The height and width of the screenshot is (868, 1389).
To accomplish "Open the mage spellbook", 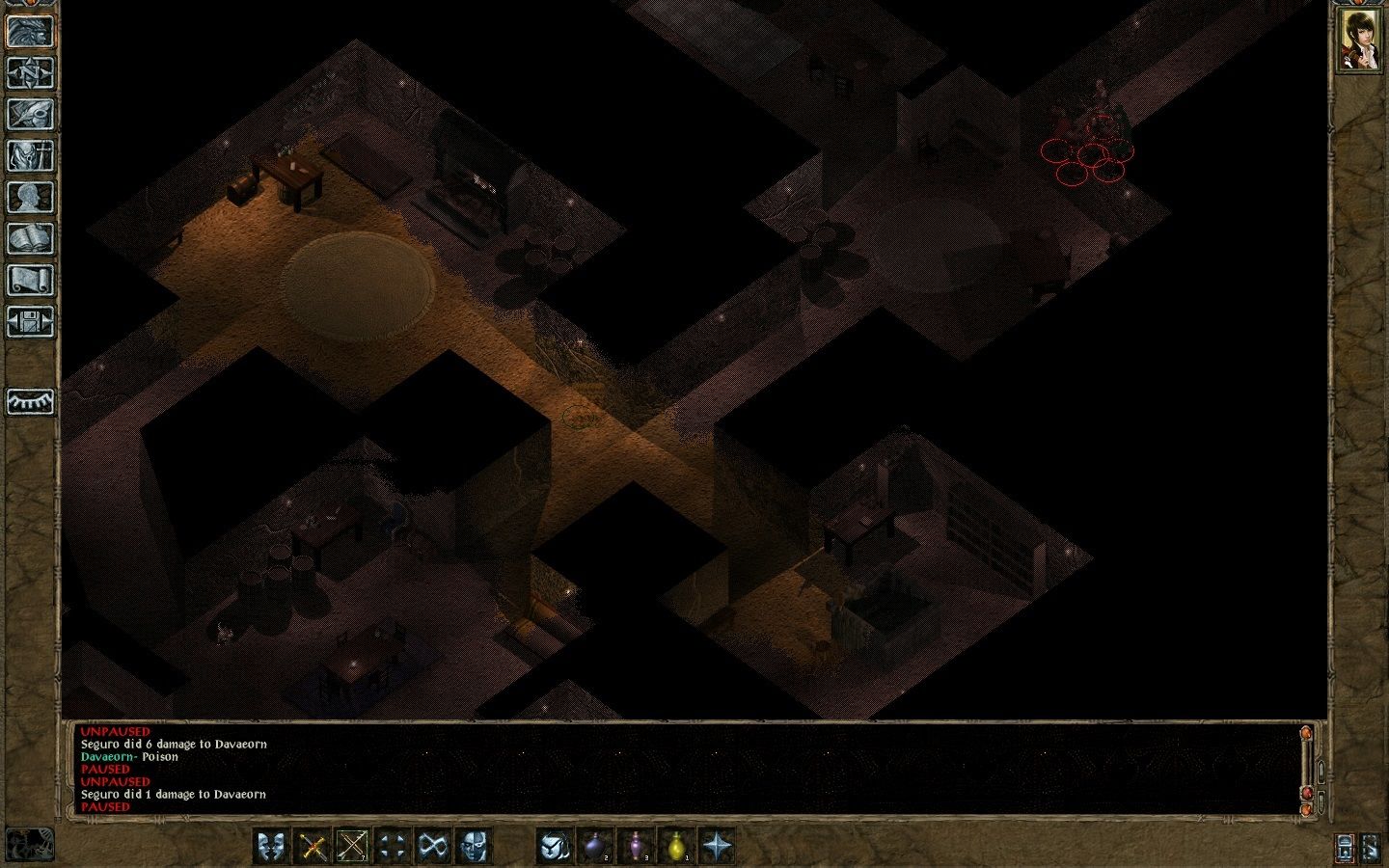I will click(x=30, y=238).
